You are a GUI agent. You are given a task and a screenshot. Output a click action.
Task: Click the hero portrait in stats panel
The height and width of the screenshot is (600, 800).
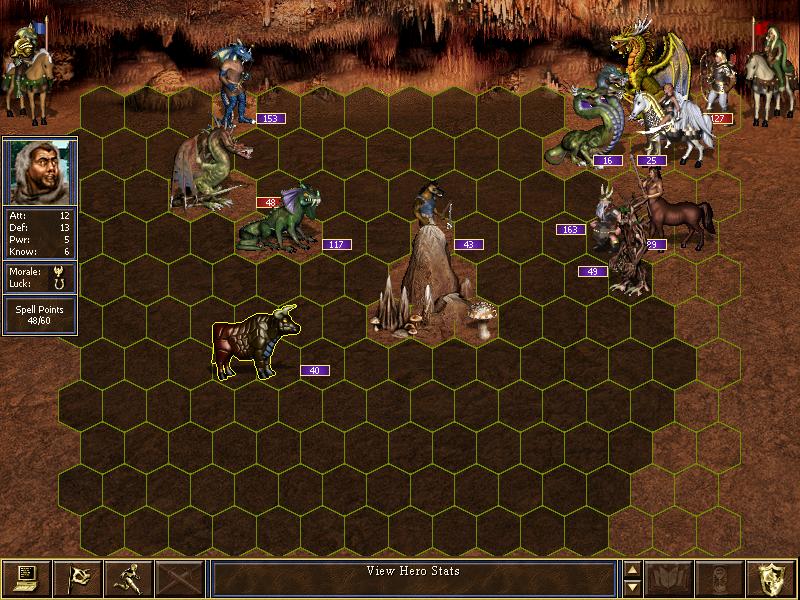[40, 170]
